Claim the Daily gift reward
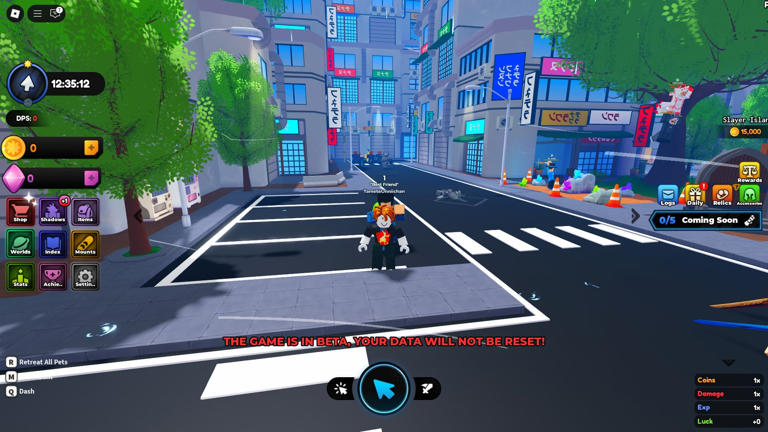This screenshot has height=432, width=768. (695, 194)
